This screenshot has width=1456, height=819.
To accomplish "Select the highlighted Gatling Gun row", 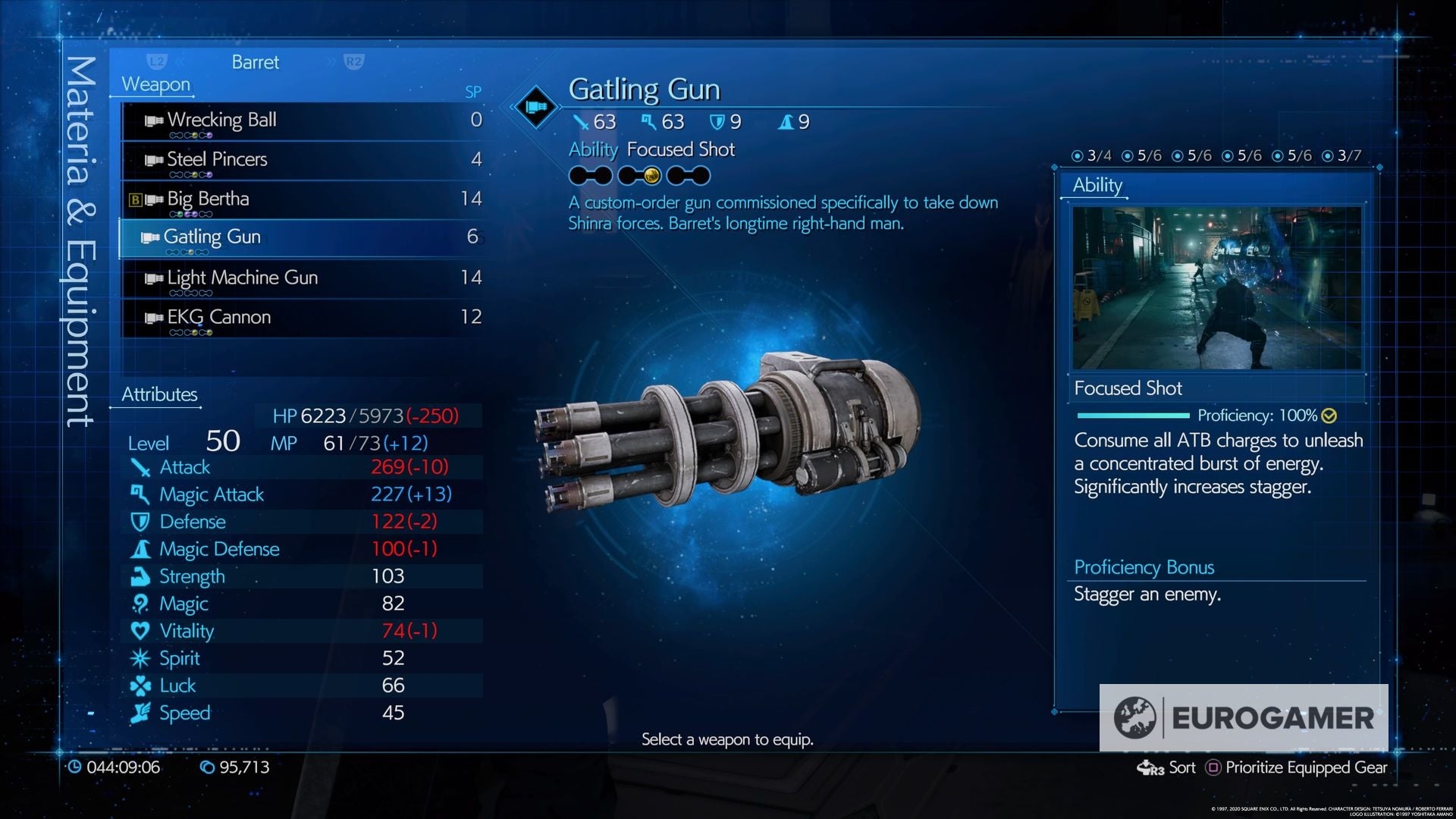I will coord(303,238).
